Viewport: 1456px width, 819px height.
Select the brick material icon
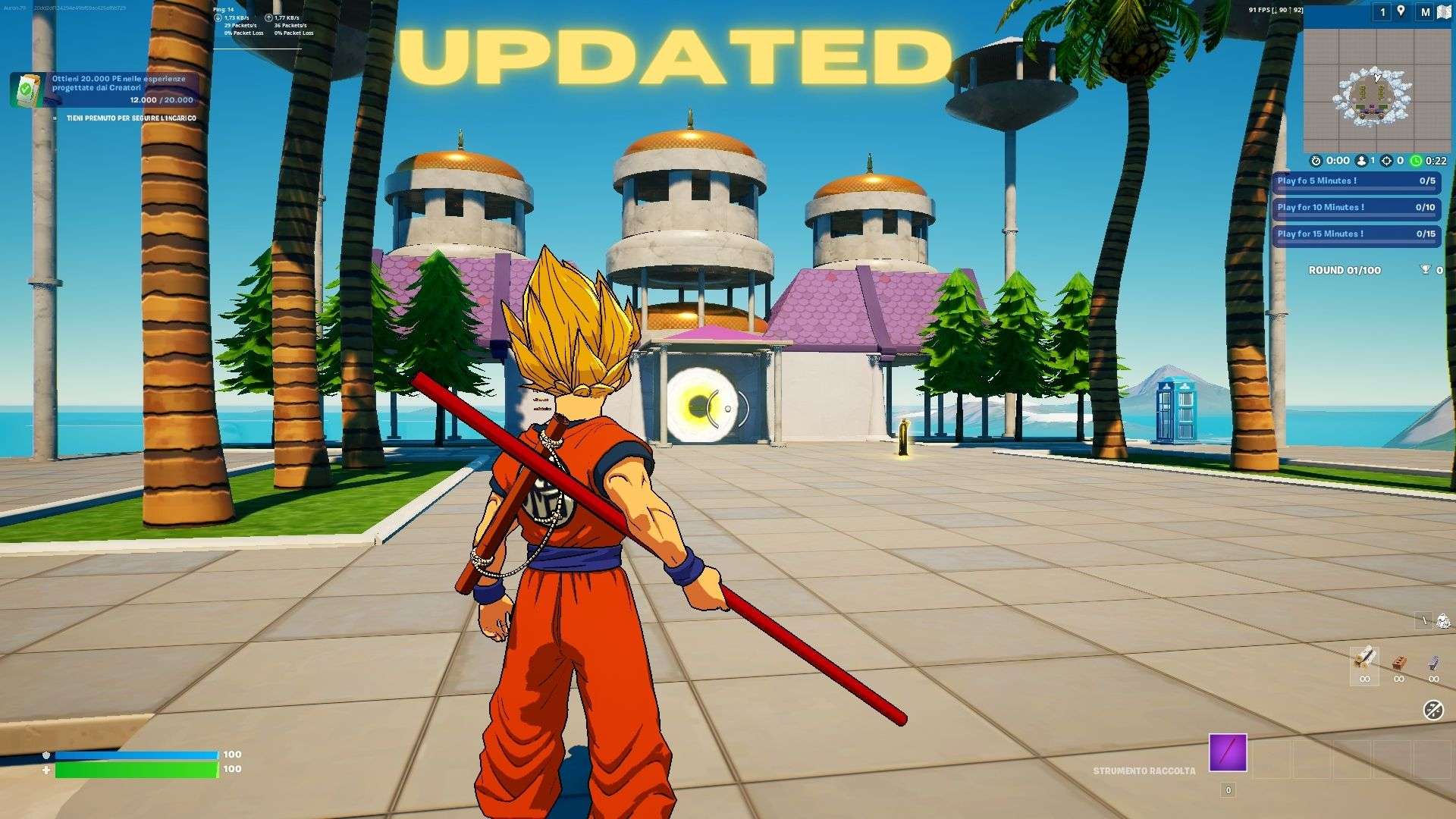[x=1399, y=661]
